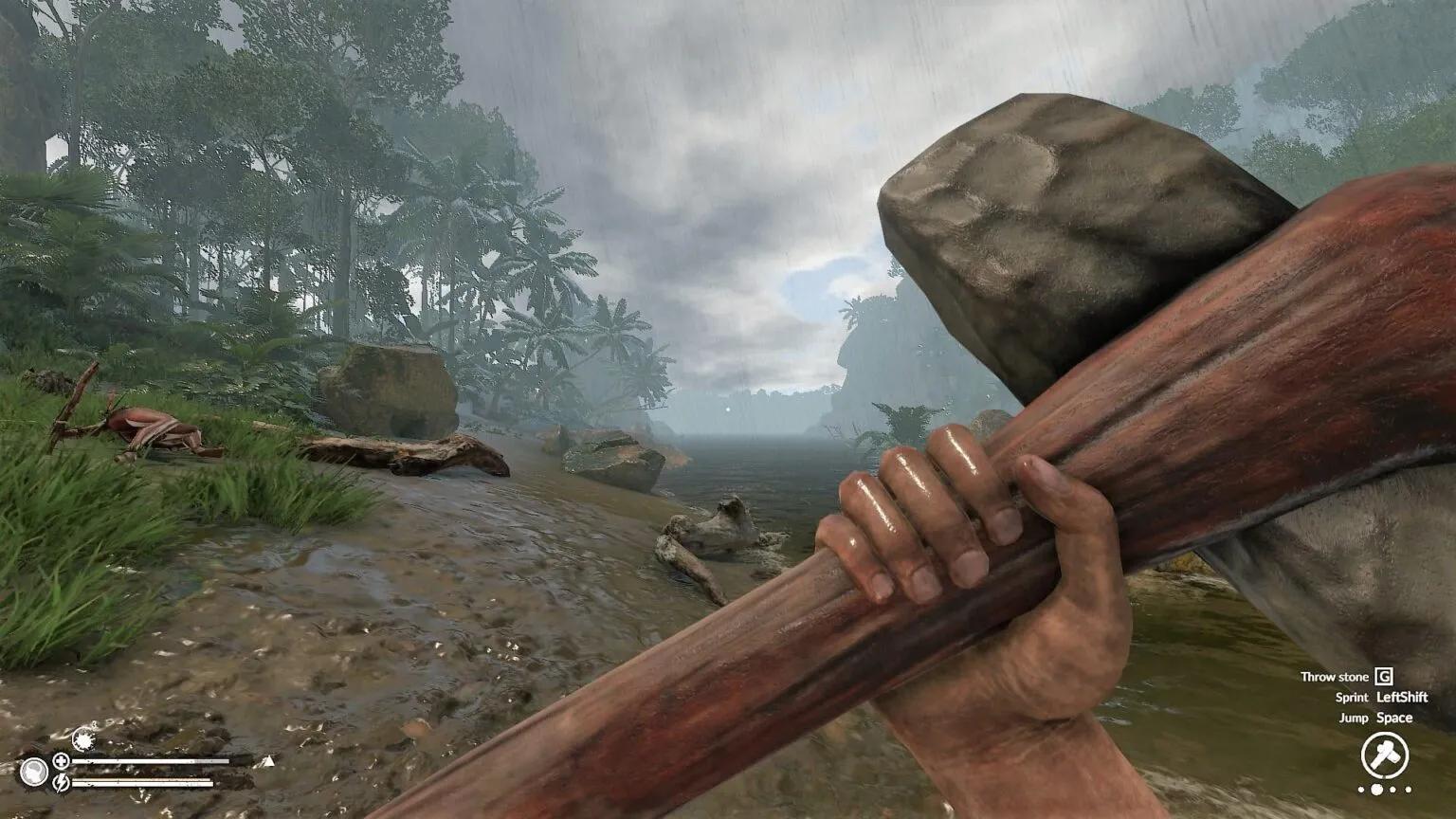Click the health cross icon
1456x819 pixels.
(61, 760)
